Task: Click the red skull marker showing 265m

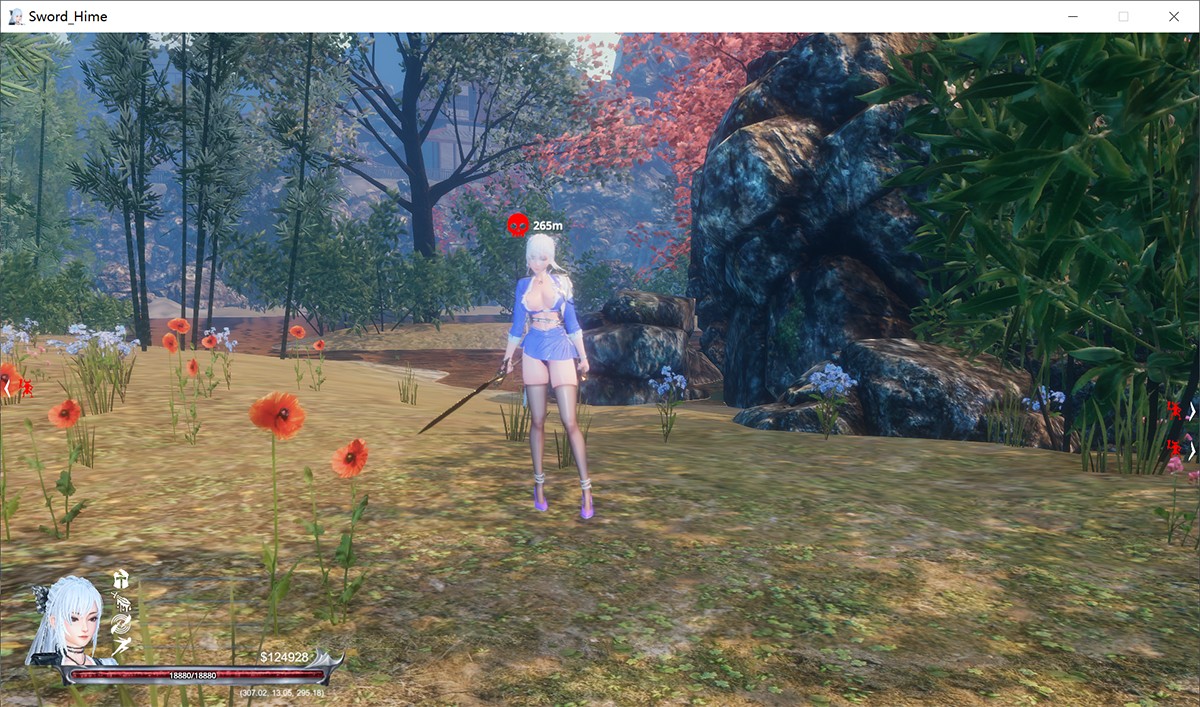Action: [517, 226]
